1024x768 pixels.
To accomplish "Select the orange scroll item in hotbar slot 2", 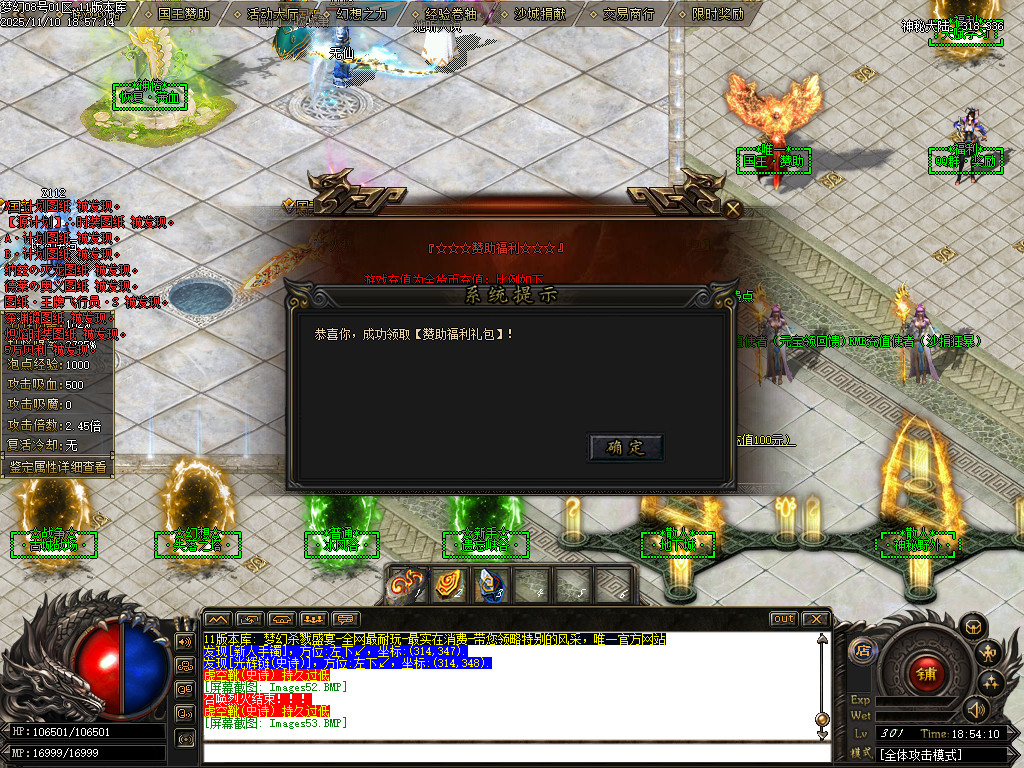I will tap(449, 585).
